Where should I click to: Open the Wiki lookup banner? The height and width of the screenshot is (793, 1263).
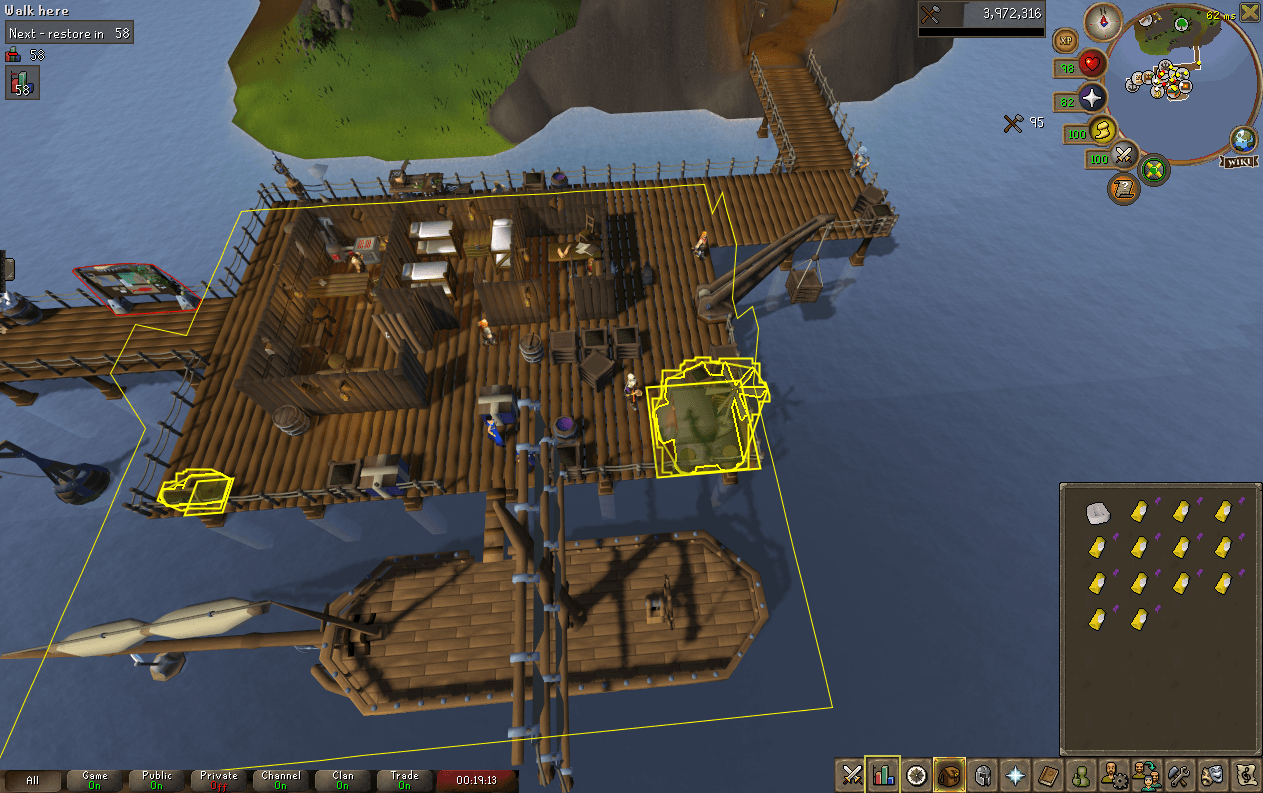coord(1240,161)
